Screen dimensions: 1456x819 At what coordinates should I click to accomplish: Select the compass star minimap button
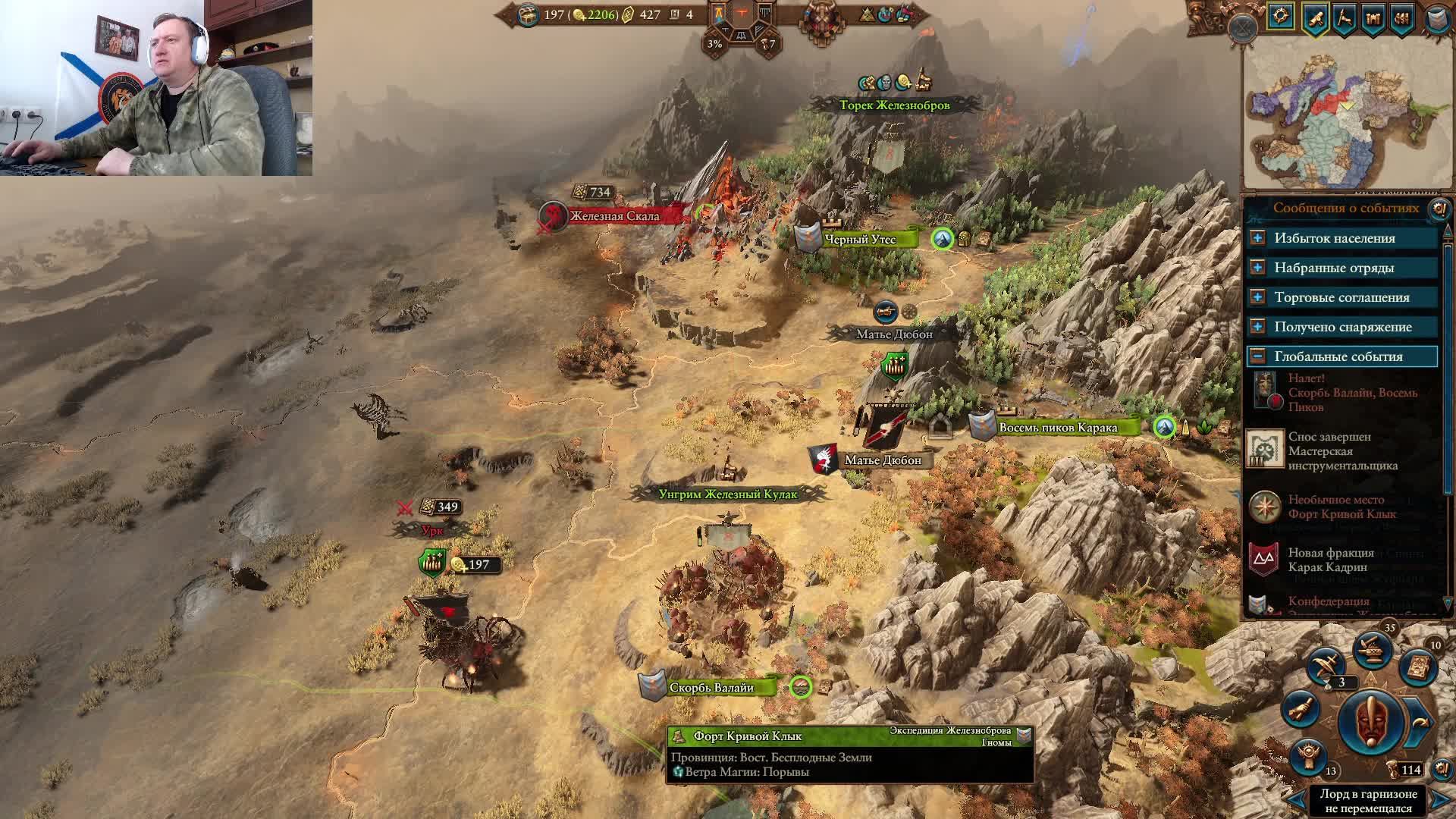pyautogui.click(x=1281, y=17)
